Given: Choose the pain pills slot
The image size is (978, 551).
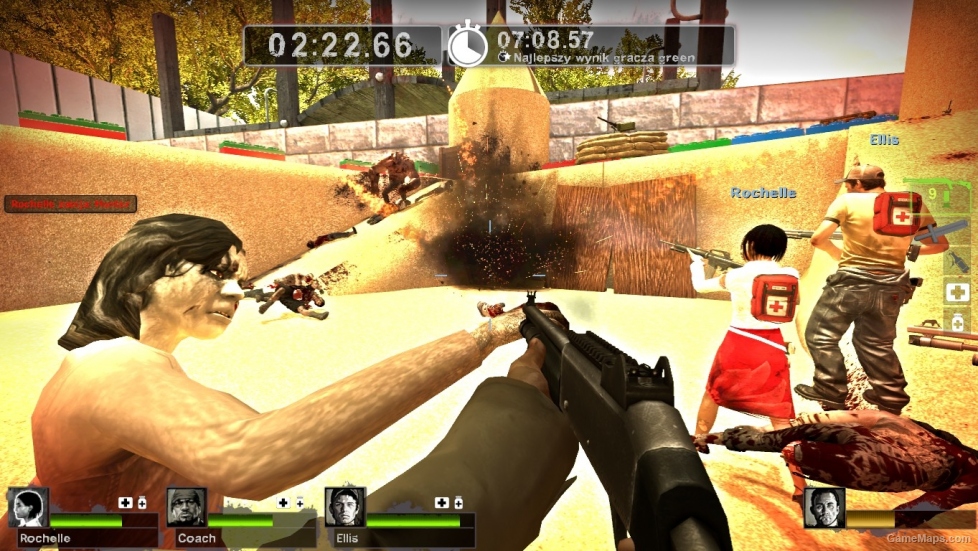Looking at the screenshot, I should click(957, 322).
